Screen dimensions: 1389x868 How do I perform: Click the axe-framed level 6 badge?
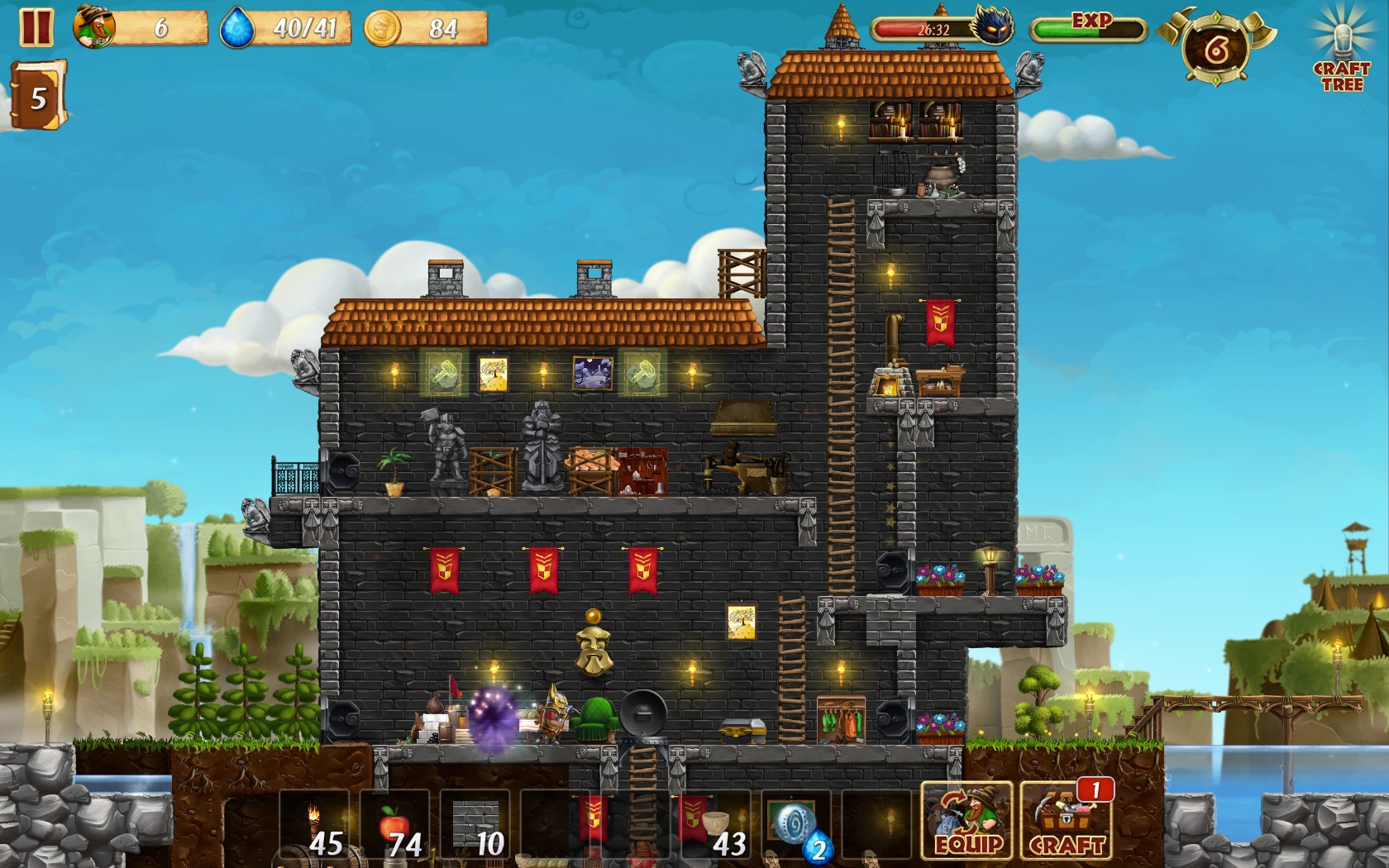pos(1215,50)
